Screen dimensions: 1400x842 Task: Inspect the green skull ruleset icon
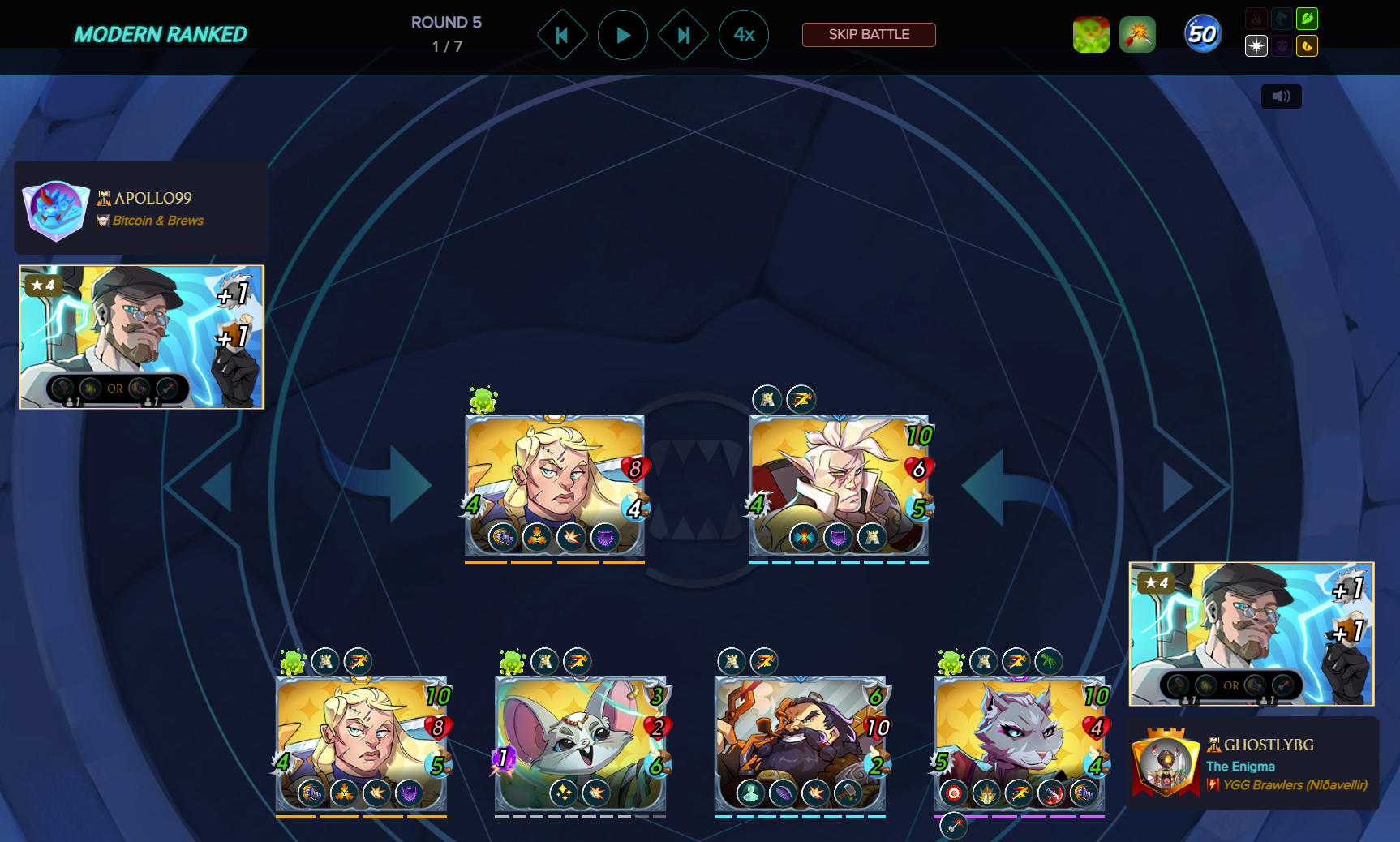tap(1090, 35)
